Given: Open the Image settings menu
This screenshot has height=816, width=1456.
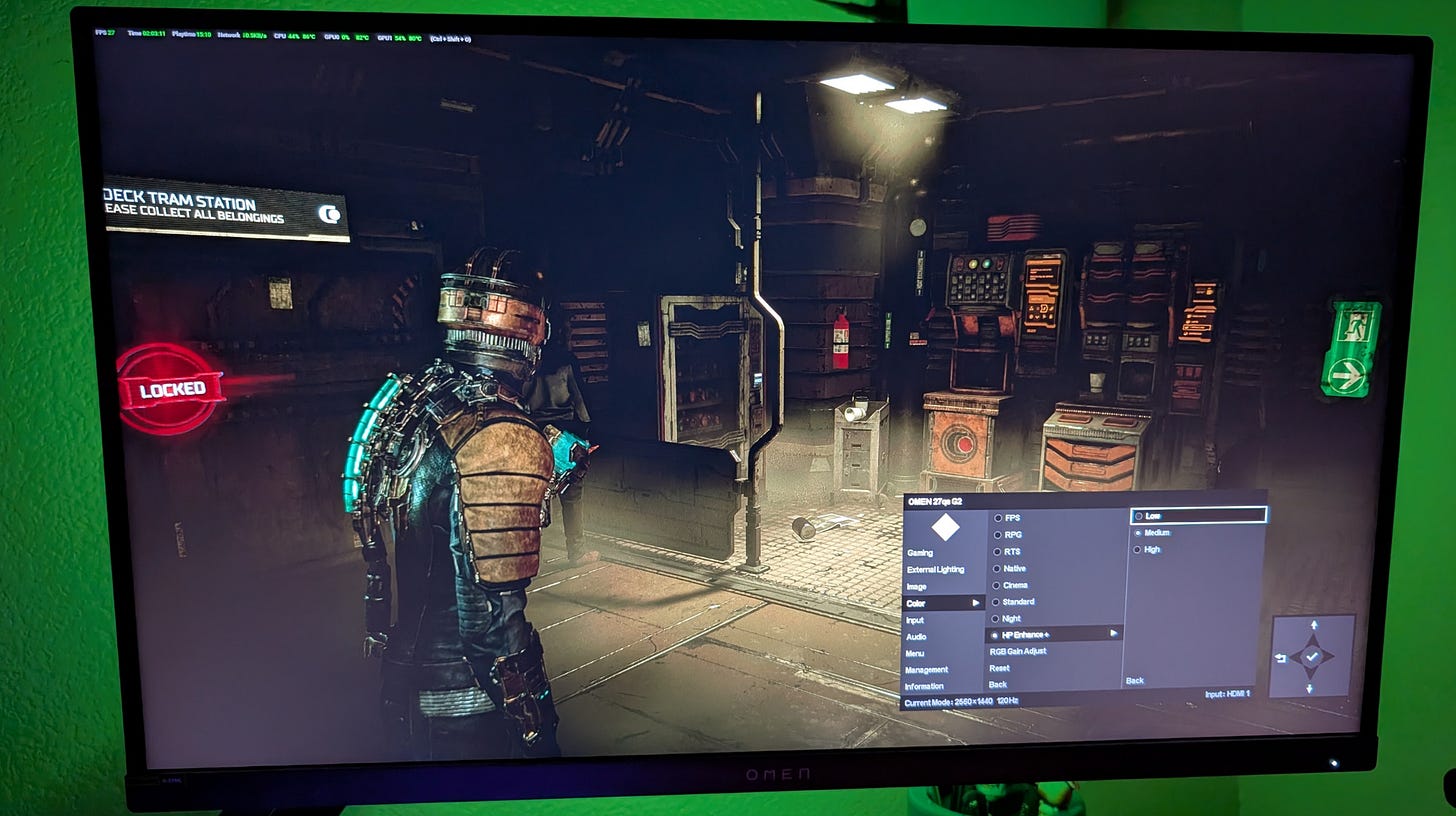Looking at the screenshot, I should pyautogui.click(x=917, y=586).
